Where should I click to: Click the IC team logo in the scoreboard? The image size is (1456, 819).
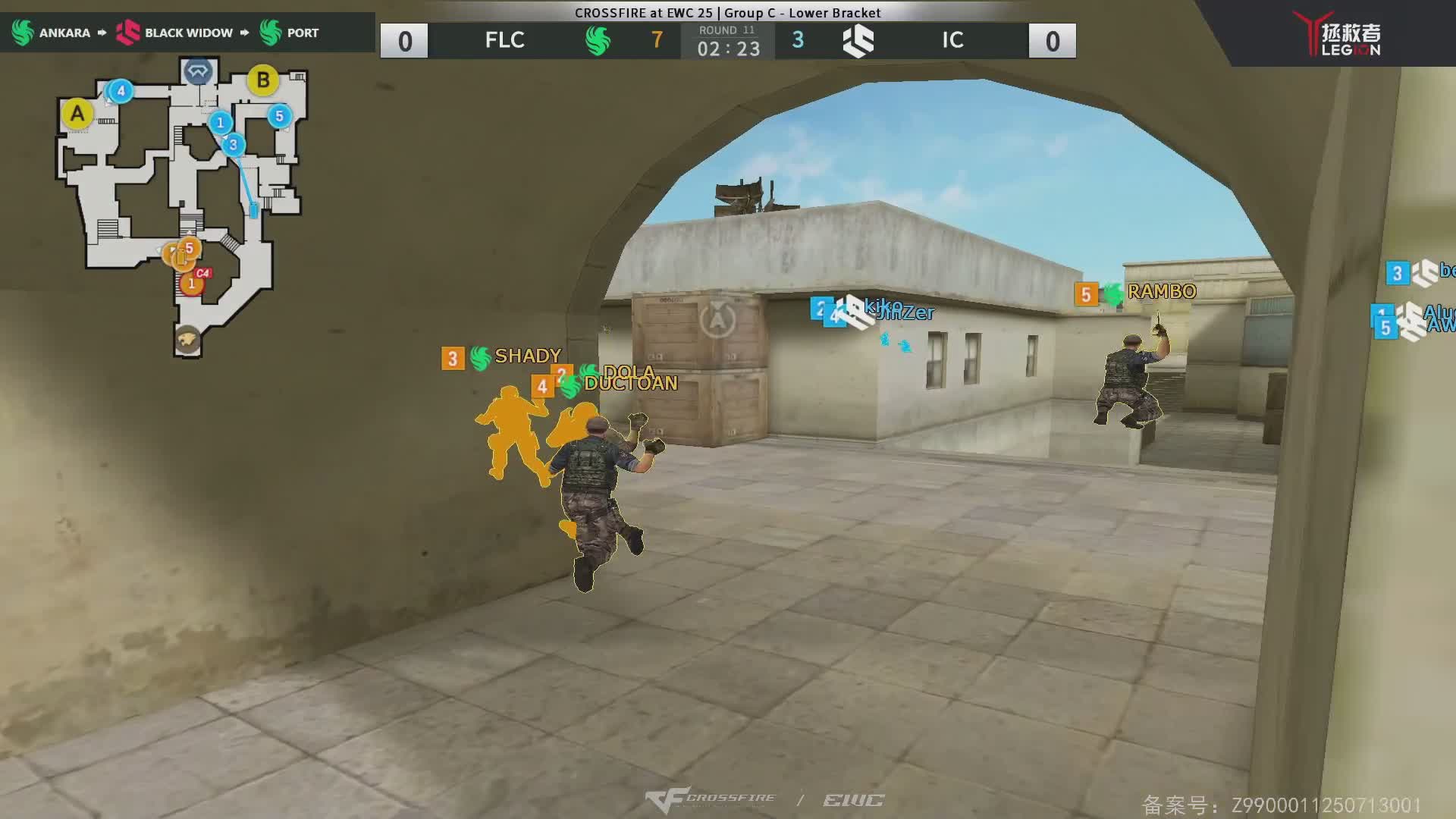tap(858, 40)
